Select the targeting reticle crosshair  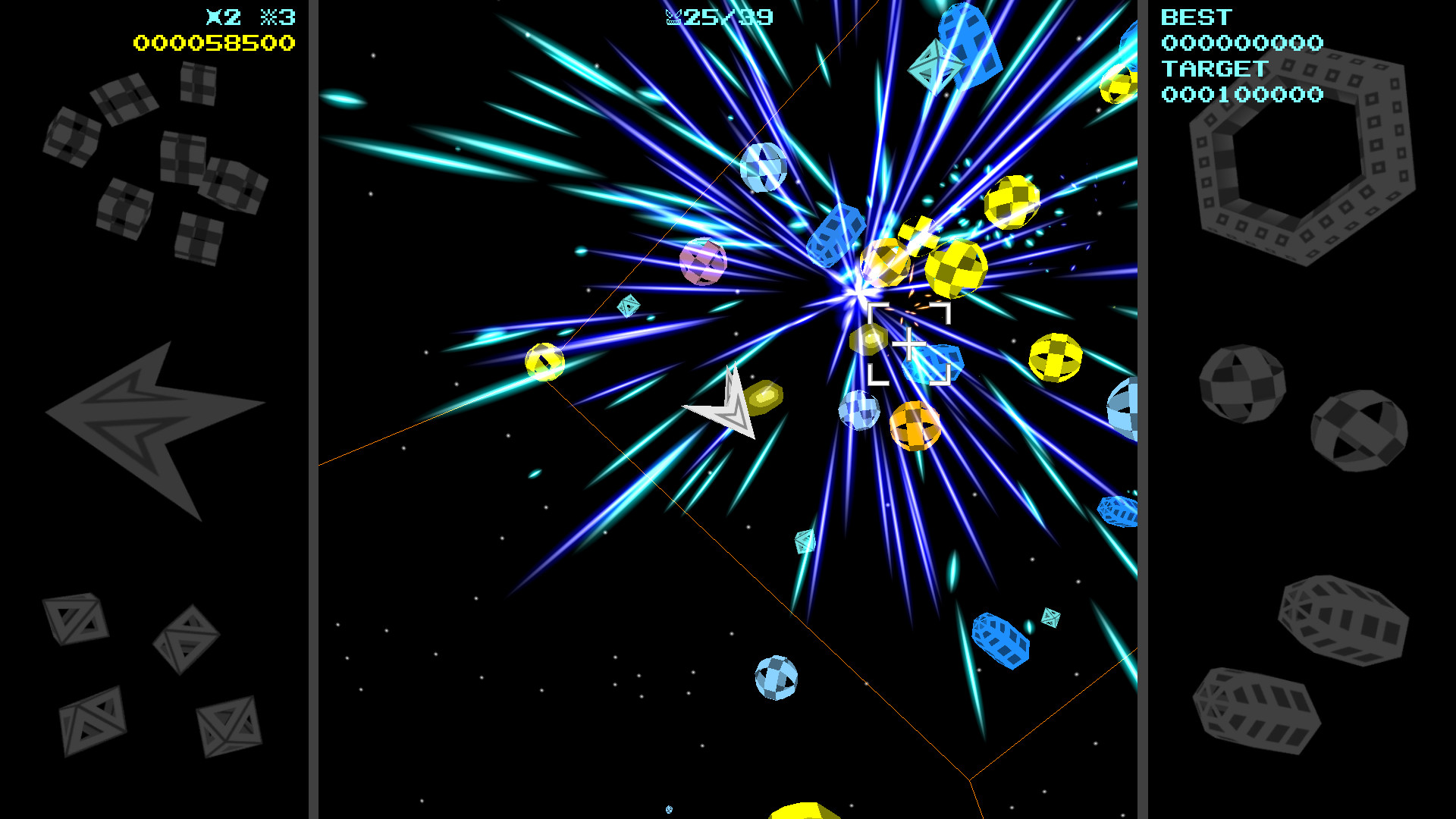click(908, 345)
